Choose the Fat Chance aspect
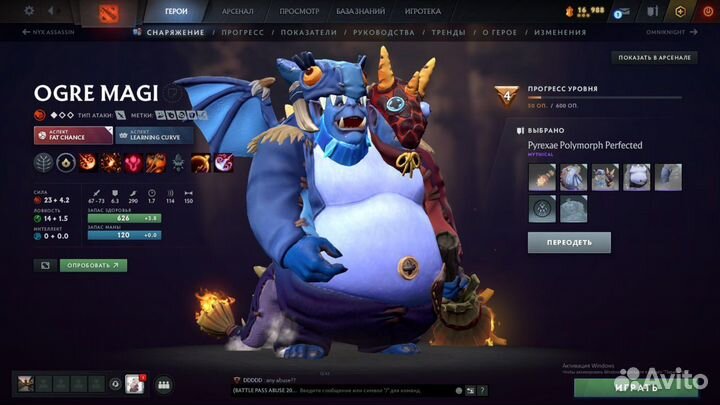The height and width of the screenshot is (405, 720). click(73, 136)
